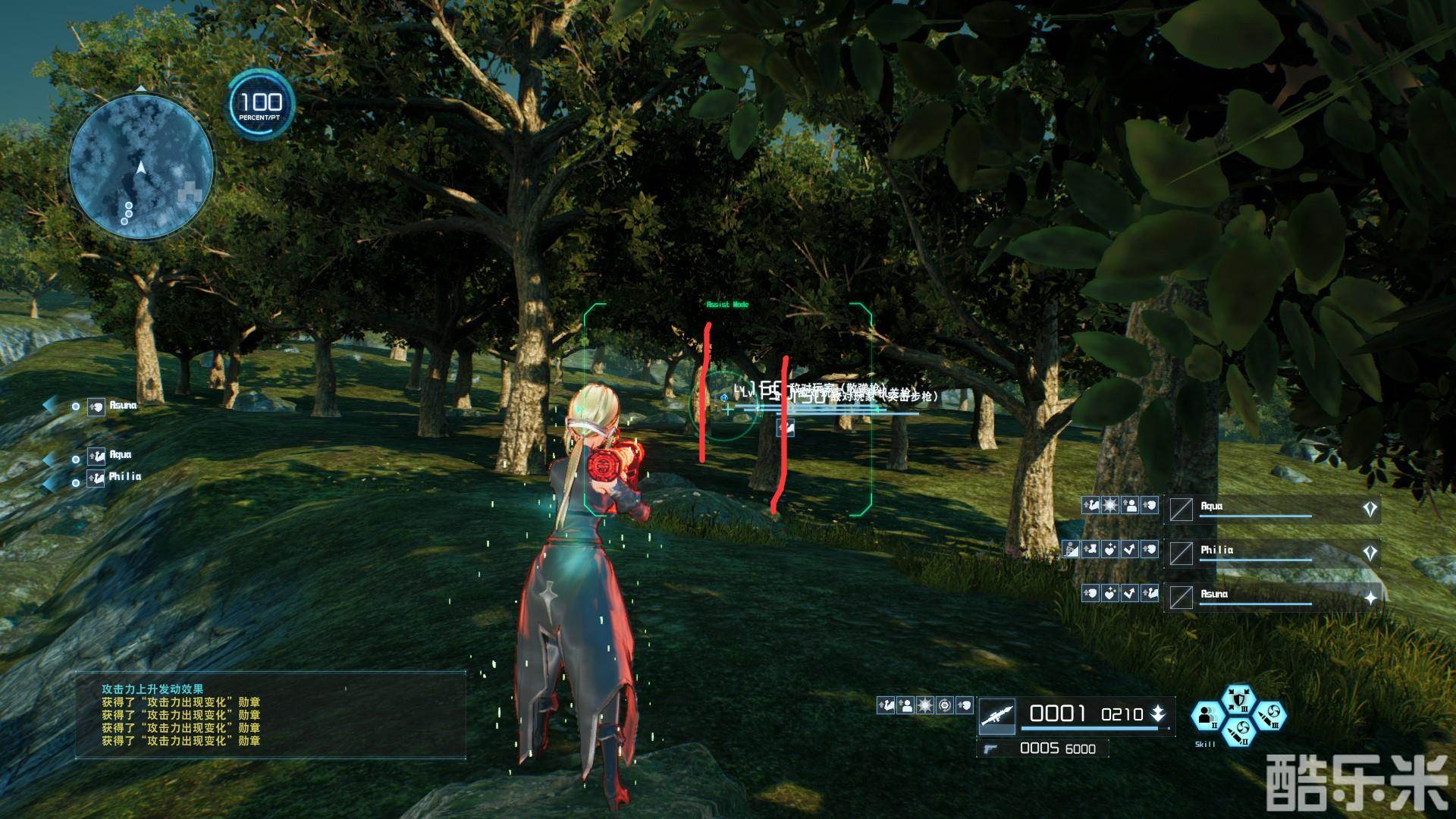Select Aqua's party status panel
This screenshot has height=819, width=1456.
pyautogui.click(x=1272, y=509)
